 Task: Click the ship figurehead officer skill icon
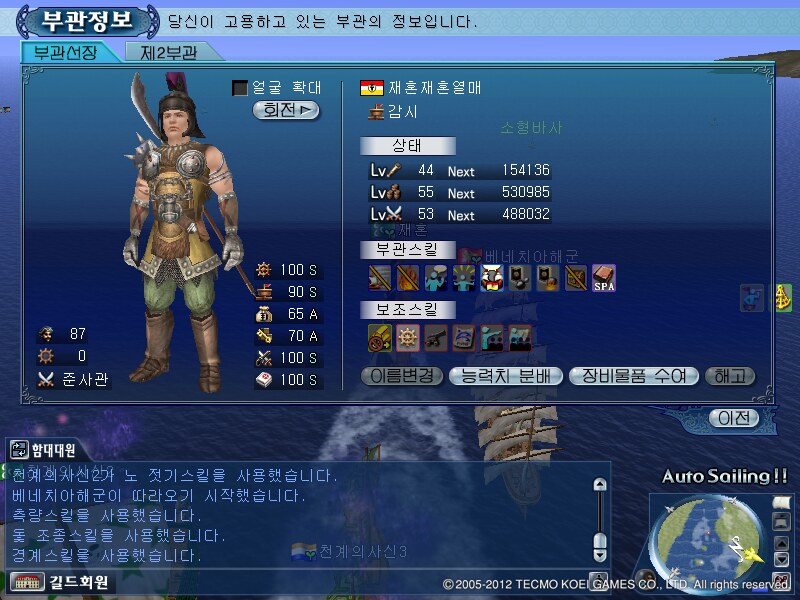[x=491, y=277]
